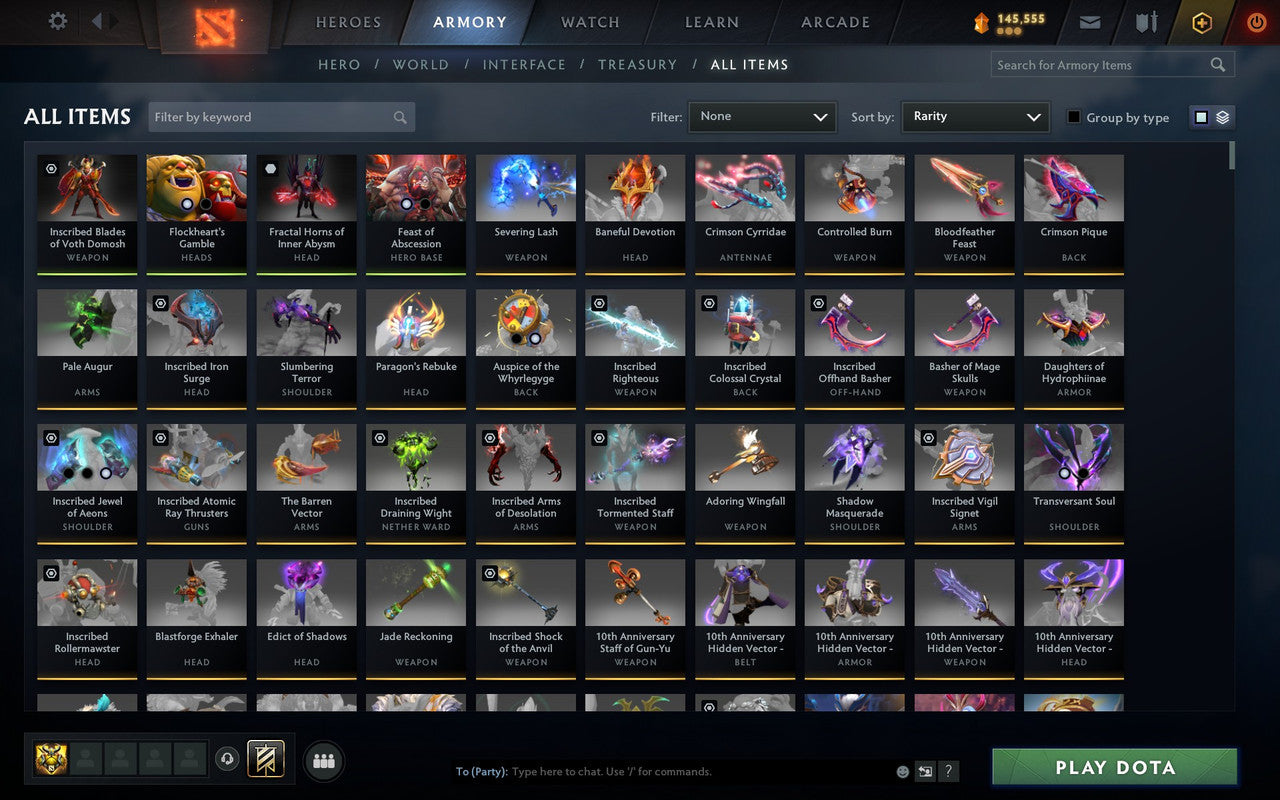
Task: Open the friends list people icon
Action: tap(323, 760)
